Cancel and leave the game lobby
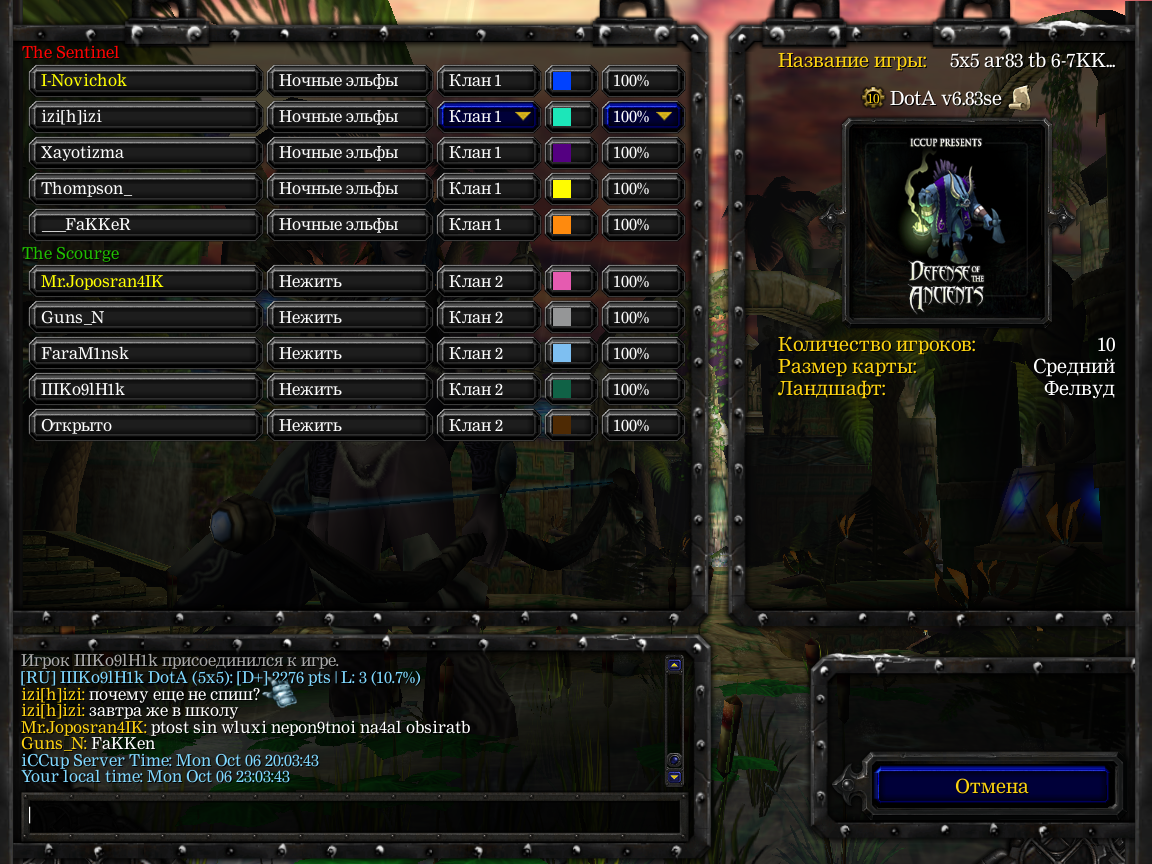 pos(991,786)
